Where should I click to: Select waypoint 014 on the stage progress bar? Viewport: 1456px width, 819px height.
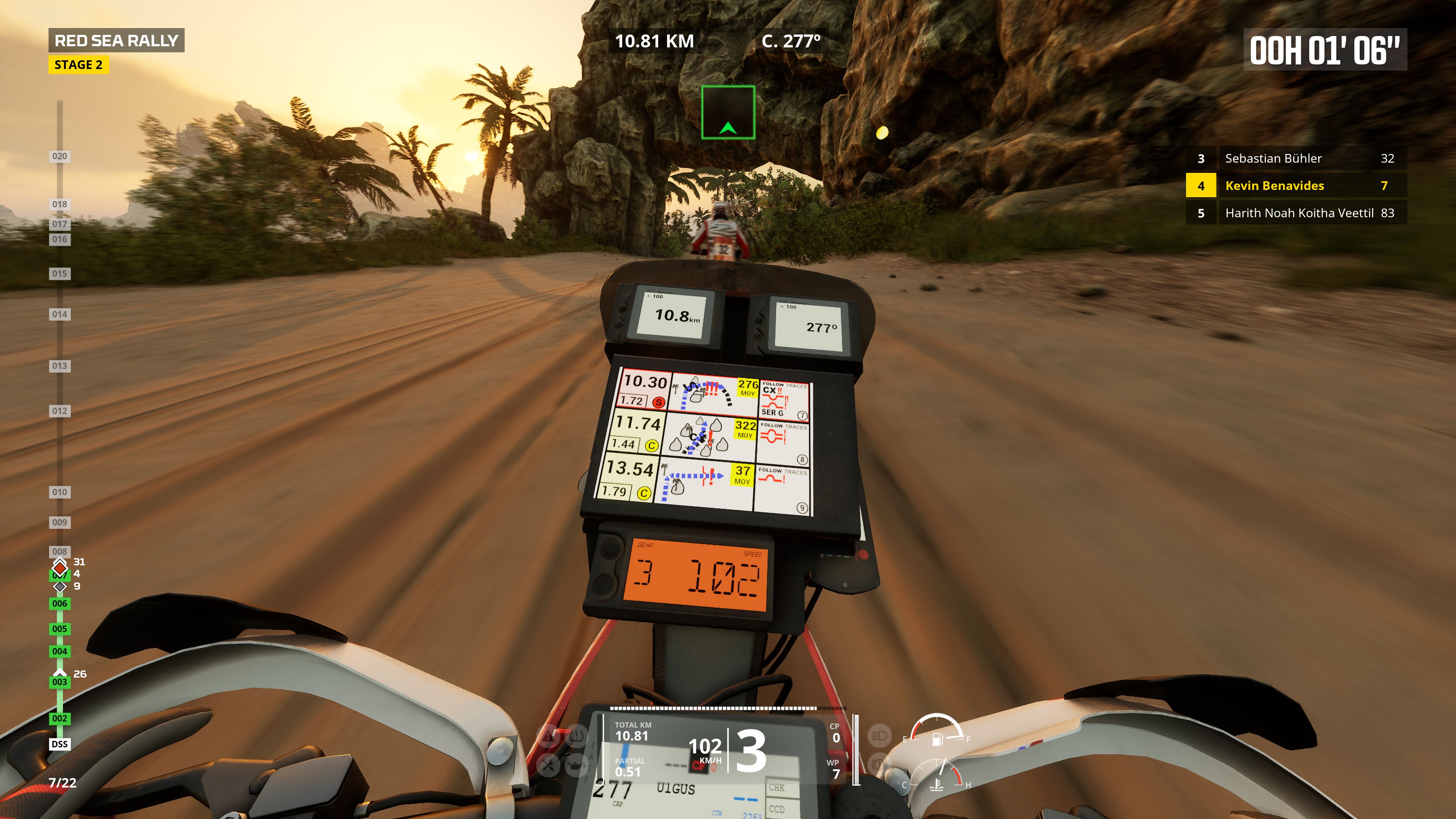pyautogui.click(x=60, y=314)
